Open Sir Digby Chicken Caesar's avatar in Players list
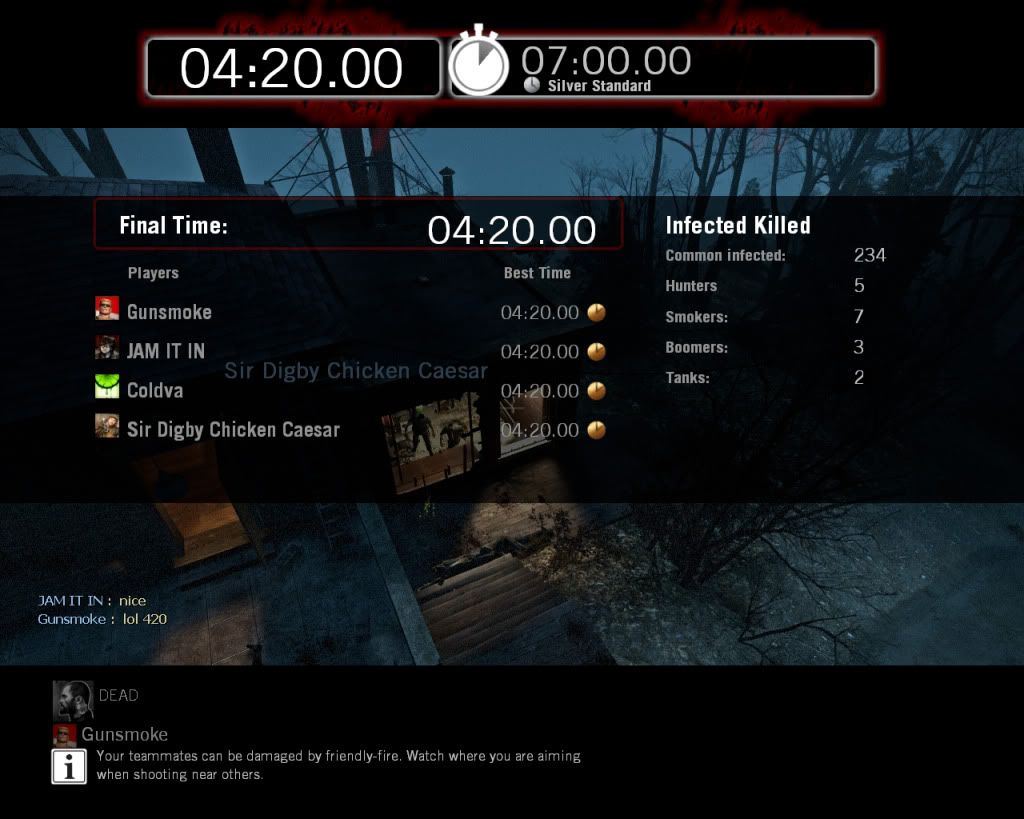1024x819 pixels. coord(107,428)
